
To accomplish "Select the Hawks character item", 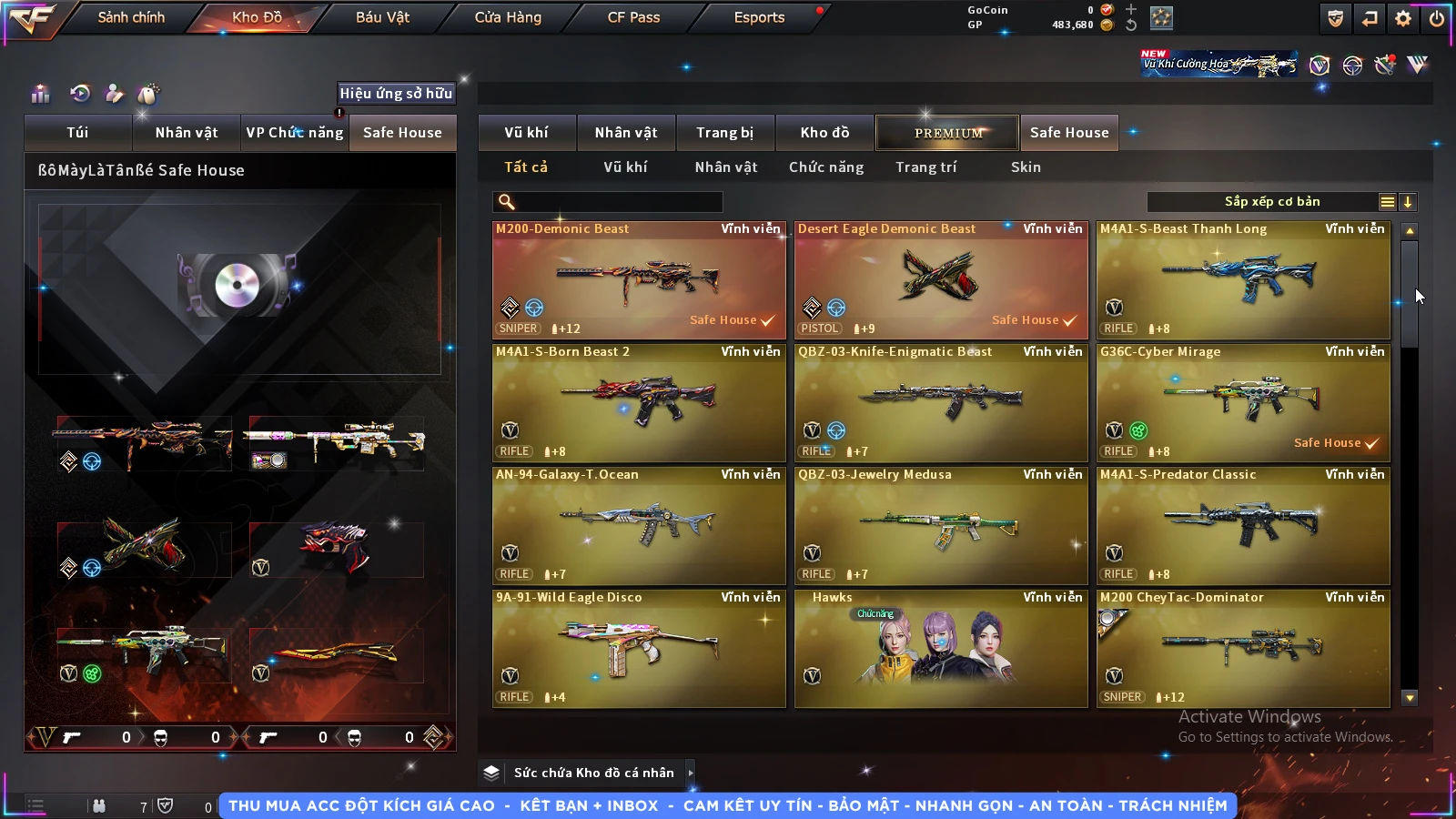I will pyautogui.click(x=941, y=649).
